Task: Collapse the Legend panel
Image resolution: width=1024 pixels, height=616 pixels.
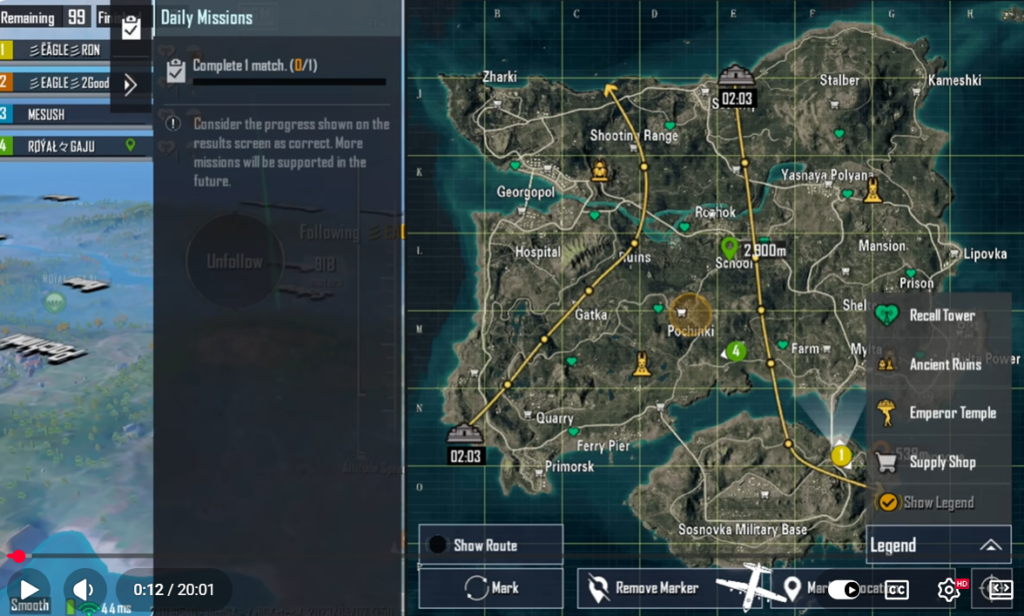Action: click(990, 545)
